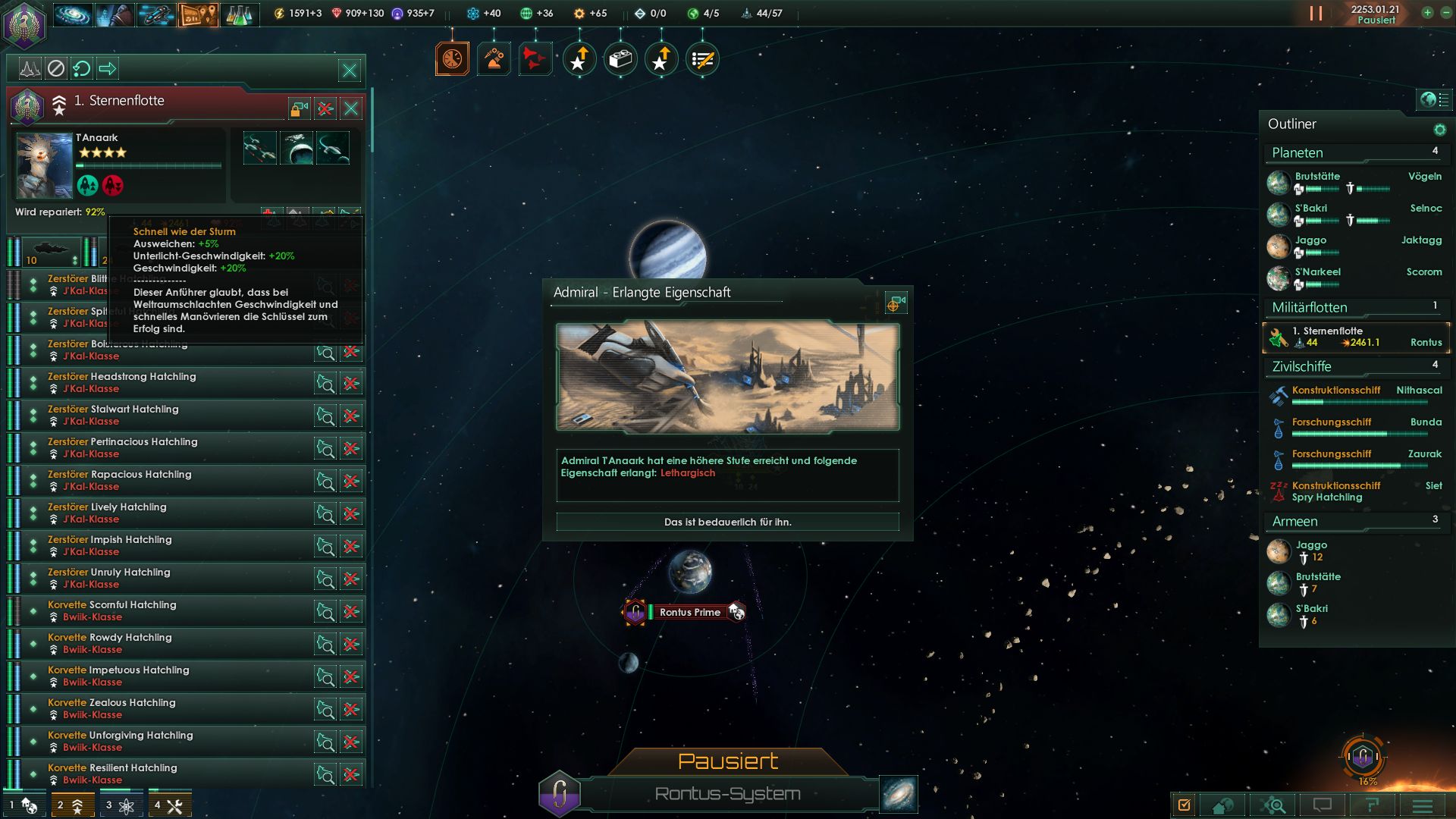Image resolution: width=1456 pixels, height=819 pixels.
Task: Open main menu hamburger button
Action: pos(1422,805)
